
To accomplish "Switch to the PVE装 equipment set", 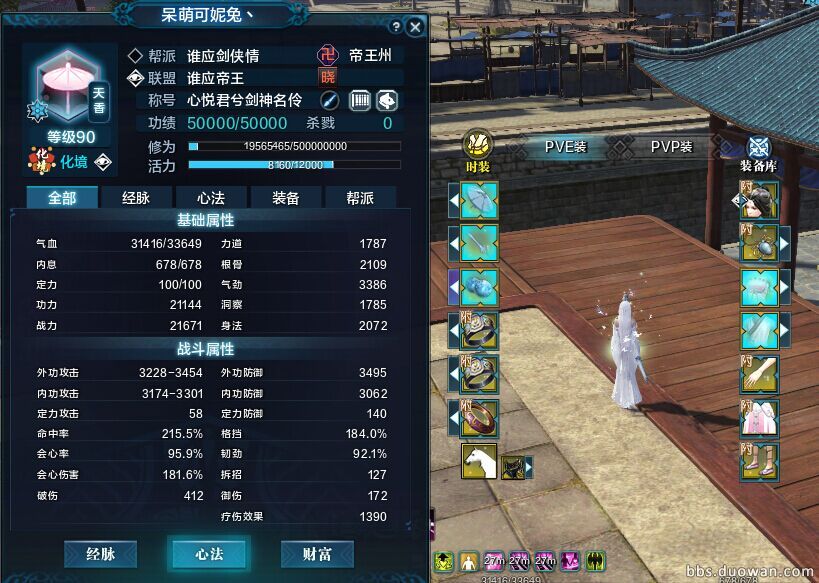I will 565,146.
